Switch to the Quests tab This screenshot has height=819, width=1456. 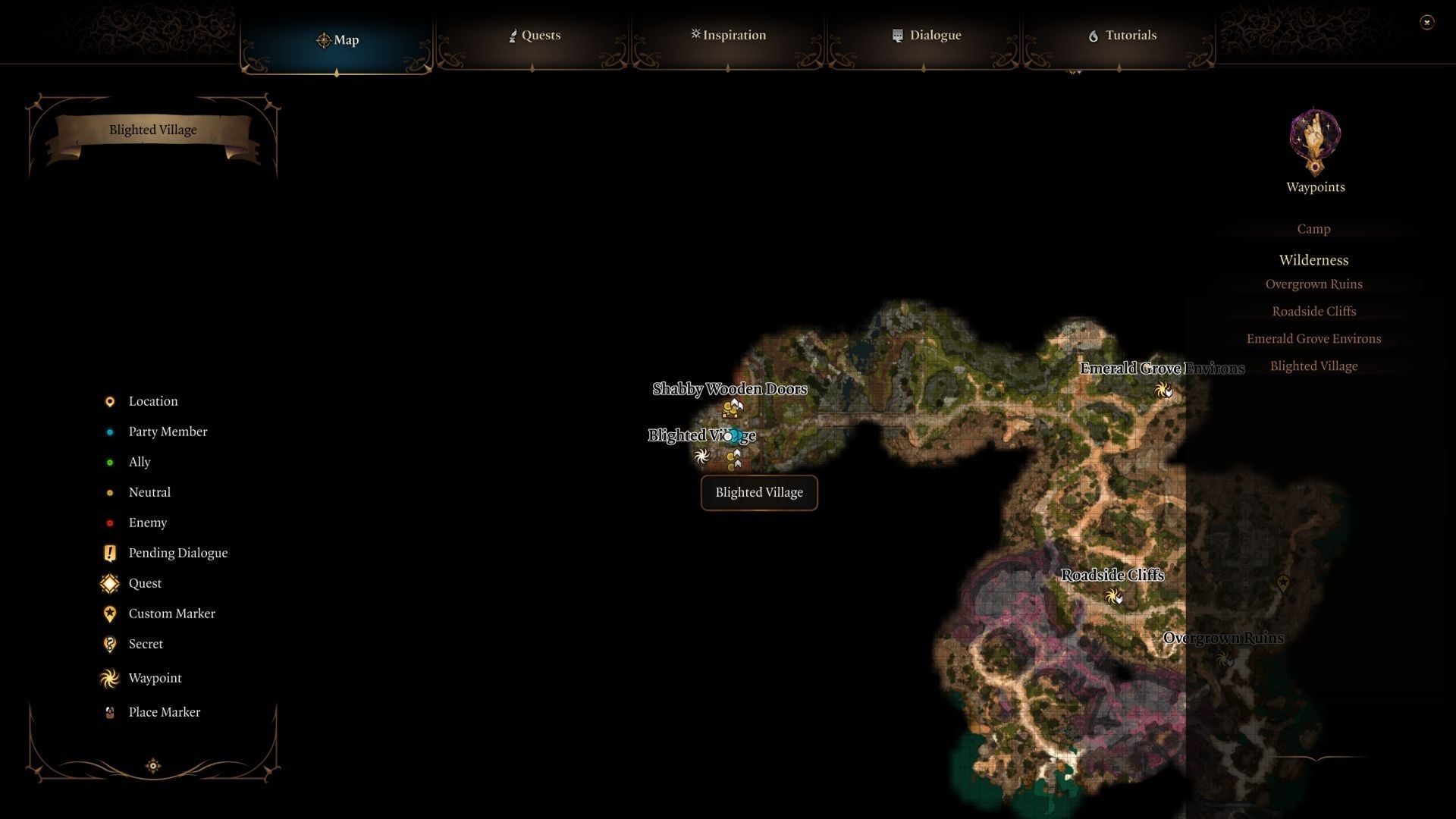534,35
